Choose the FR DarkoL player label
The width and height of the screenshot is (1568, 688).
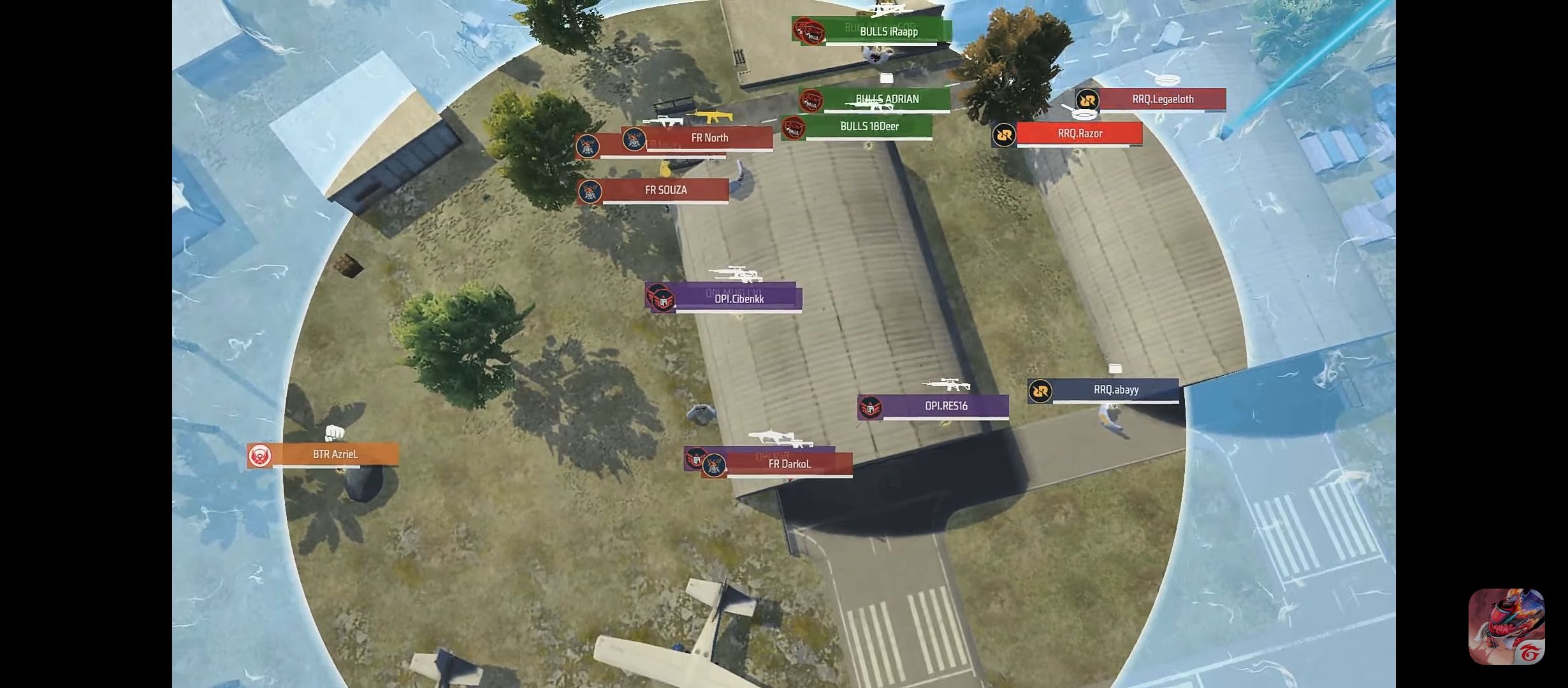tap(789, 464)
